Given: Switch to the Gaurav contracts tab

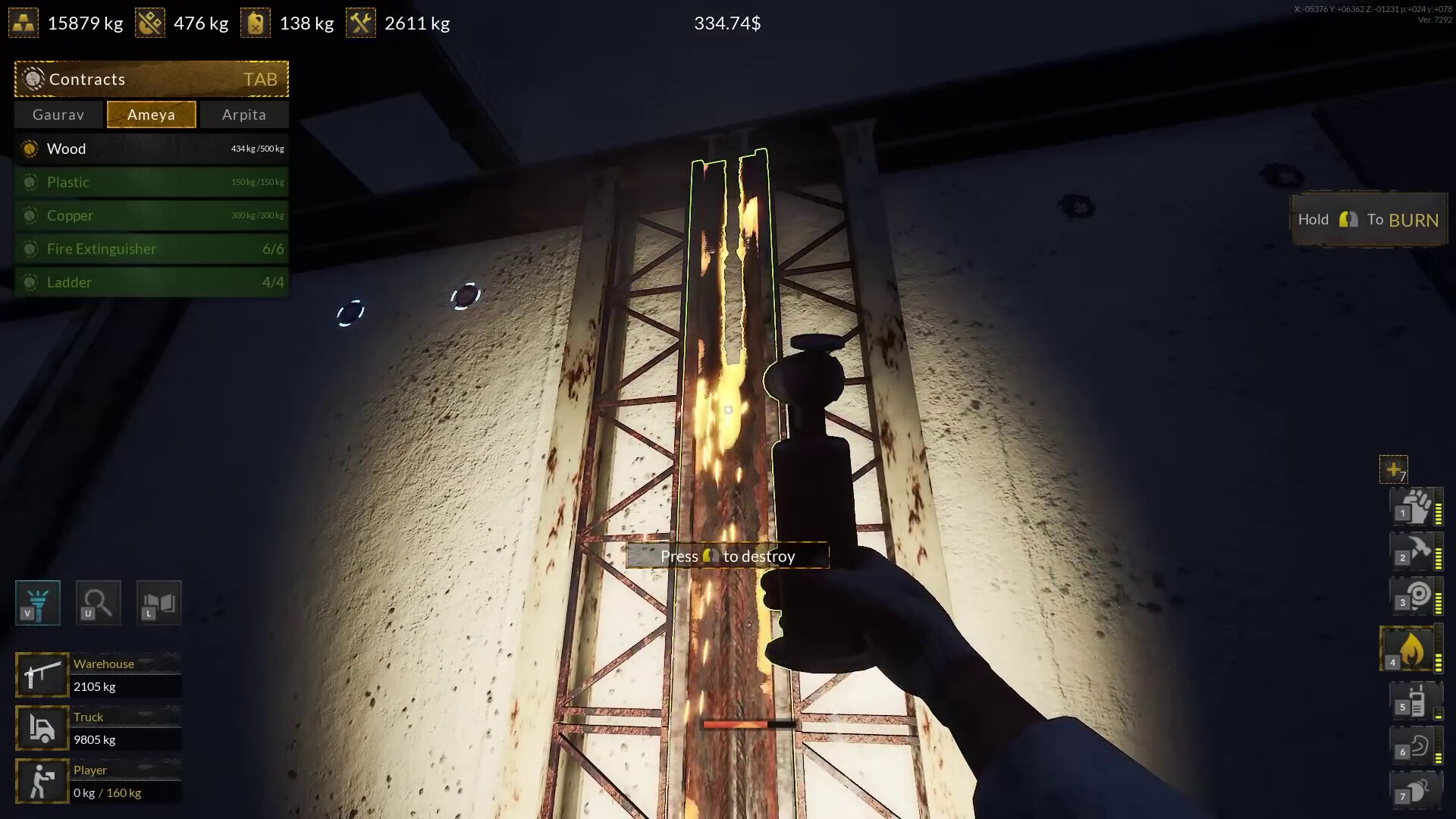Looking at the screenshot, I should (x=58, y=115).
